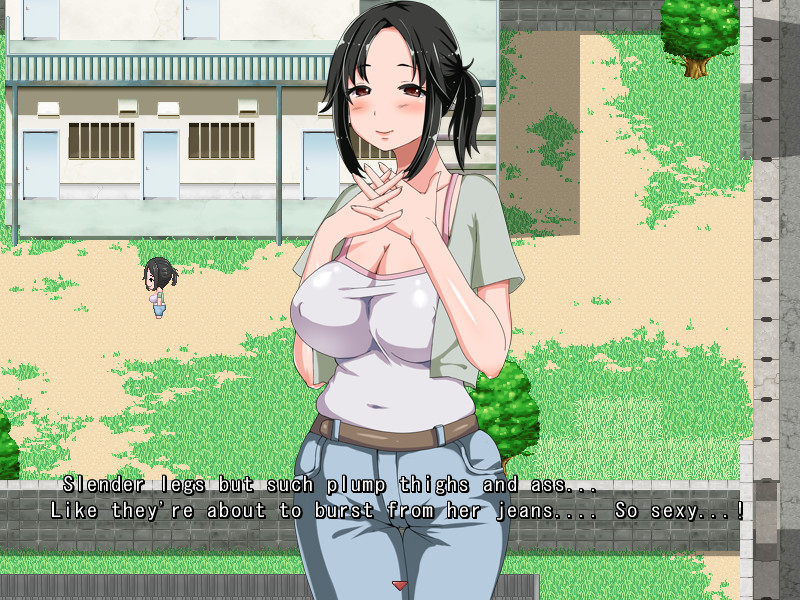
Task: Advance dialogue with the red arrow indicator
Action: coord(400,585)
